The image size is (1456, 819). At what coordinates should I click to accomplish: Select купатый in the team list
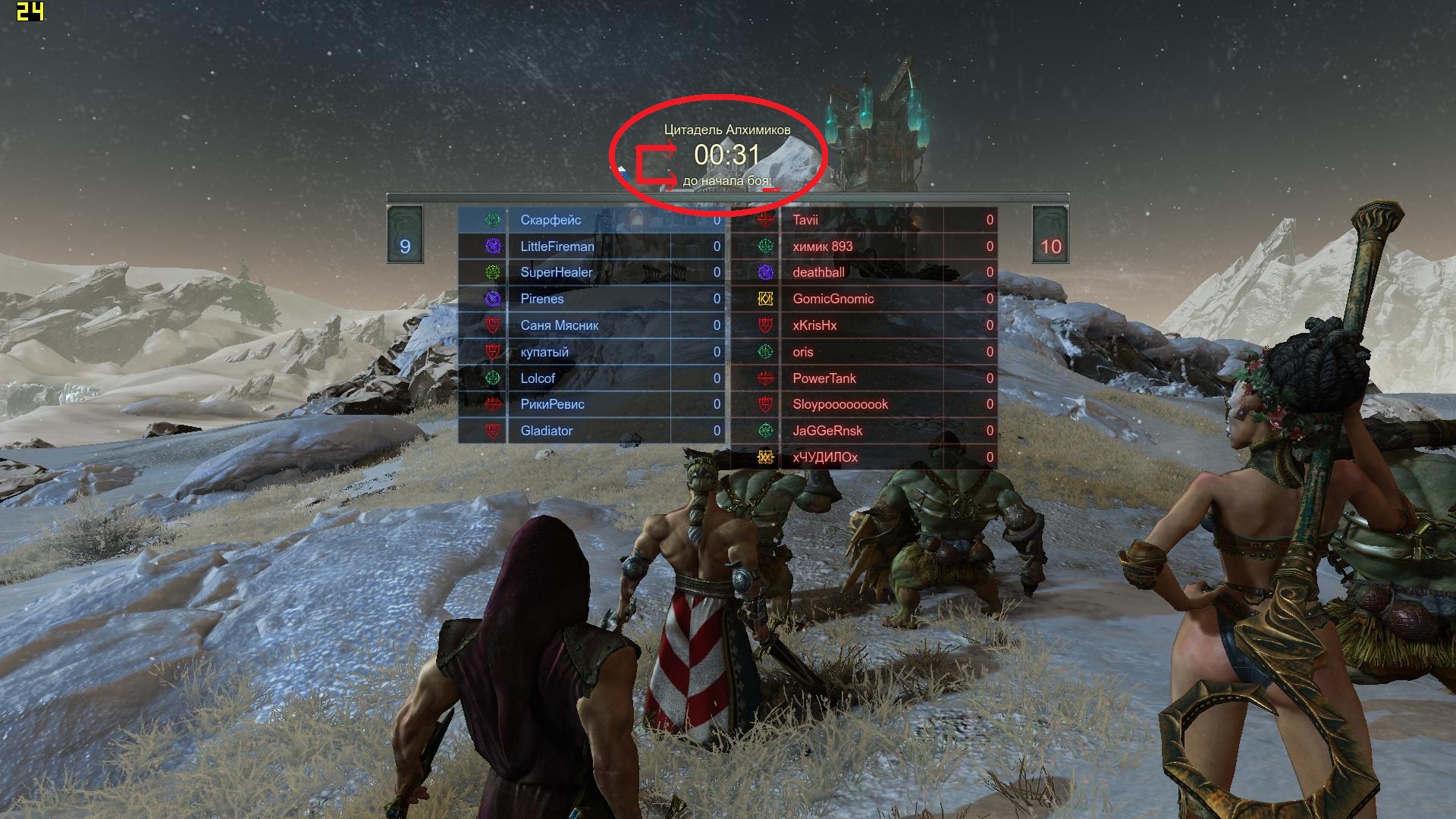[544, 352]
